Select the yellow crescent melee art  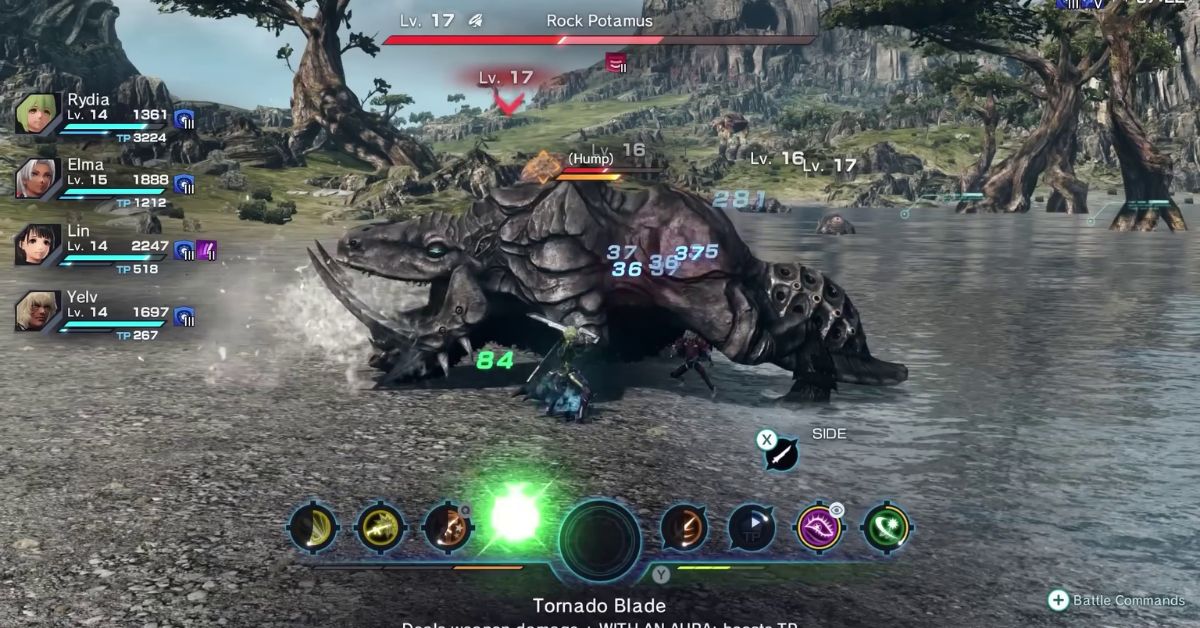click(x=311, y=526)
